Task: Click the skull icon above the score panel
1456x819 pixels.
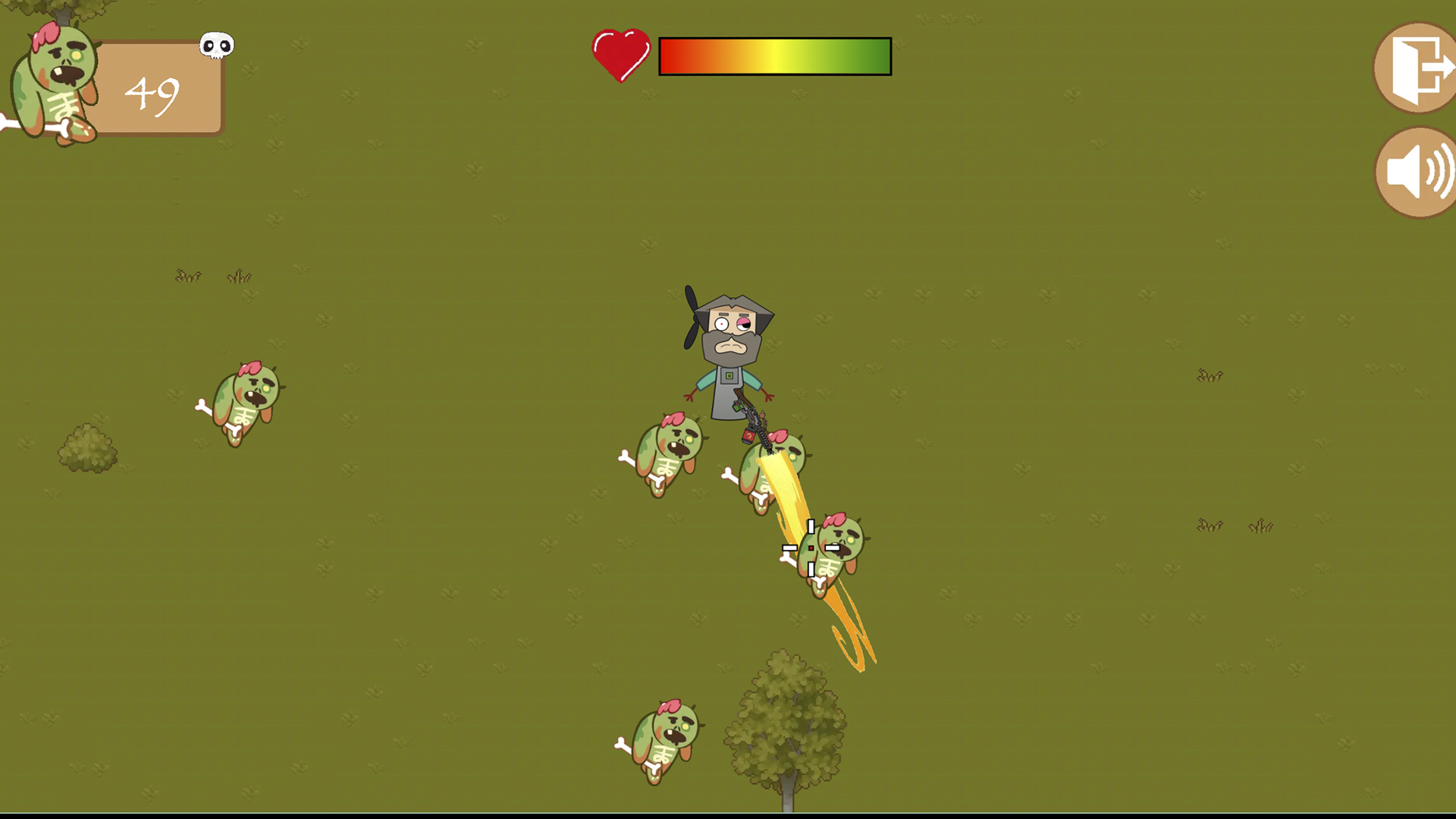Action: (x=215, y=46)
